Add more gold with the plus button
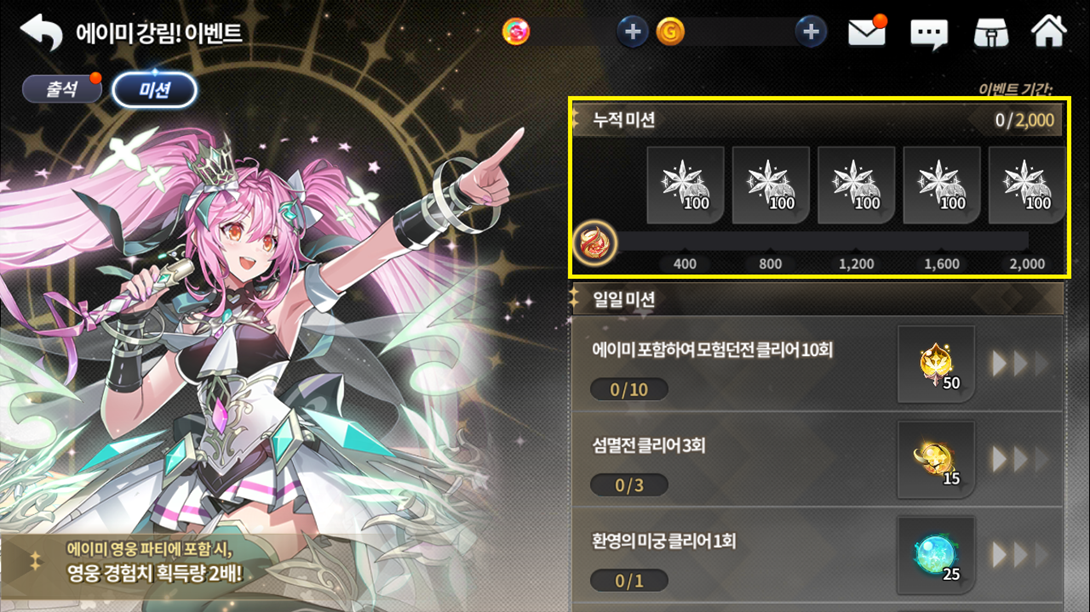The height and width of the screenshot is (612, 1090). coord(811,32)
